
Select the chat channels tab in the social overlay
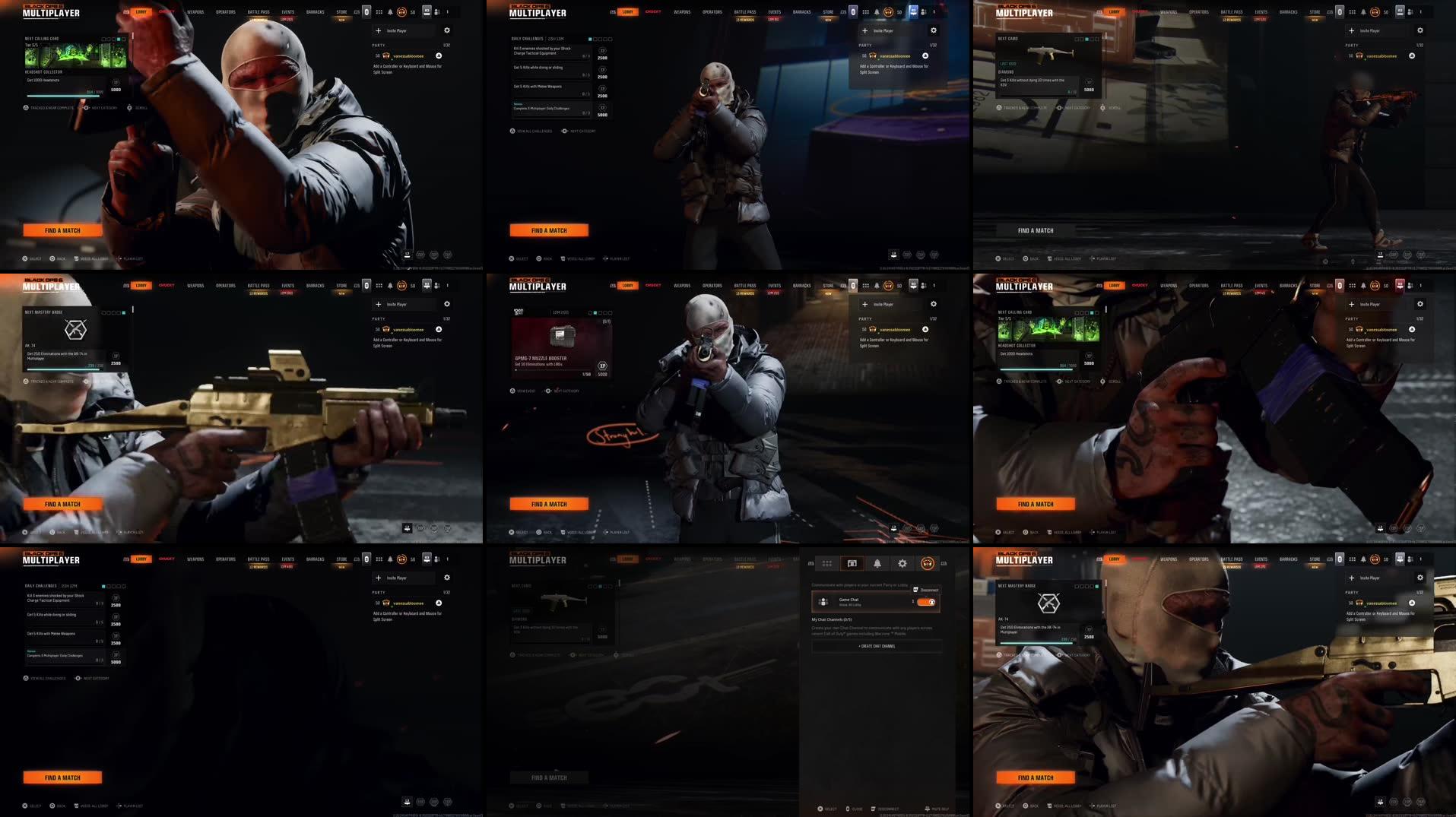click(x=852, y=563)
